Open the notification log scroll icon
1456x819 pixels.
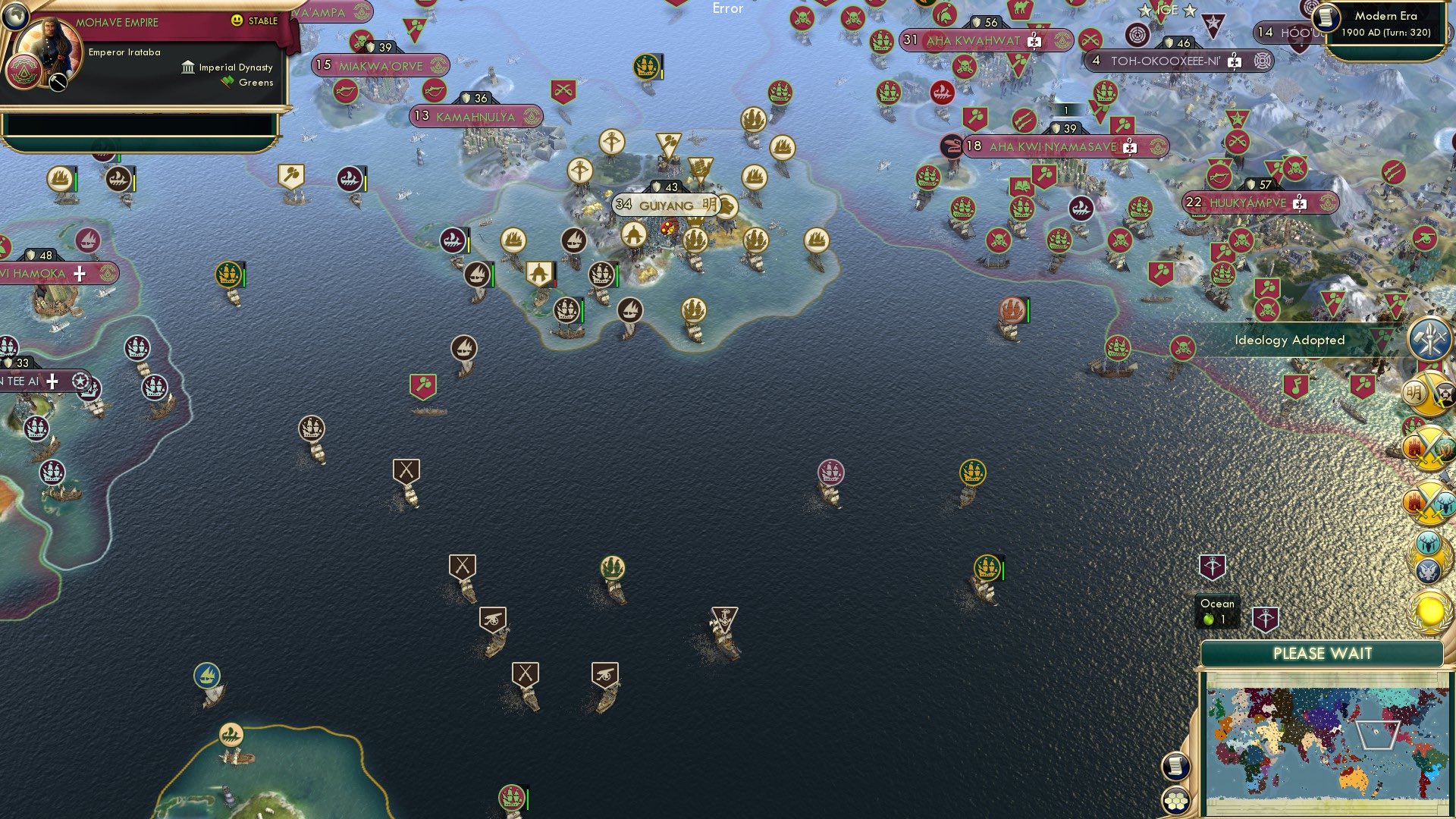(x=1176, y=766)
